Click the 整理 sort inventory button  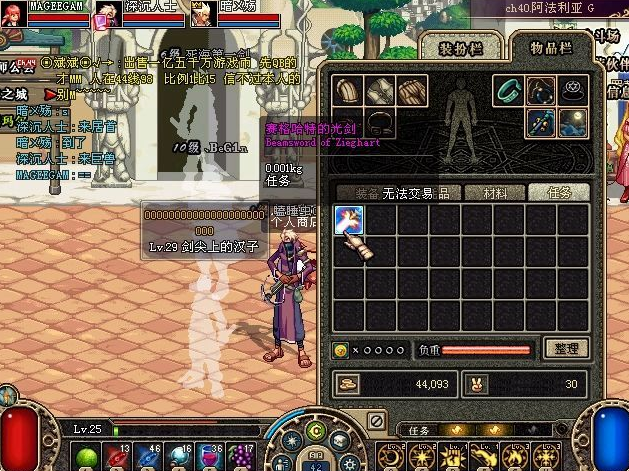point(565,348)
